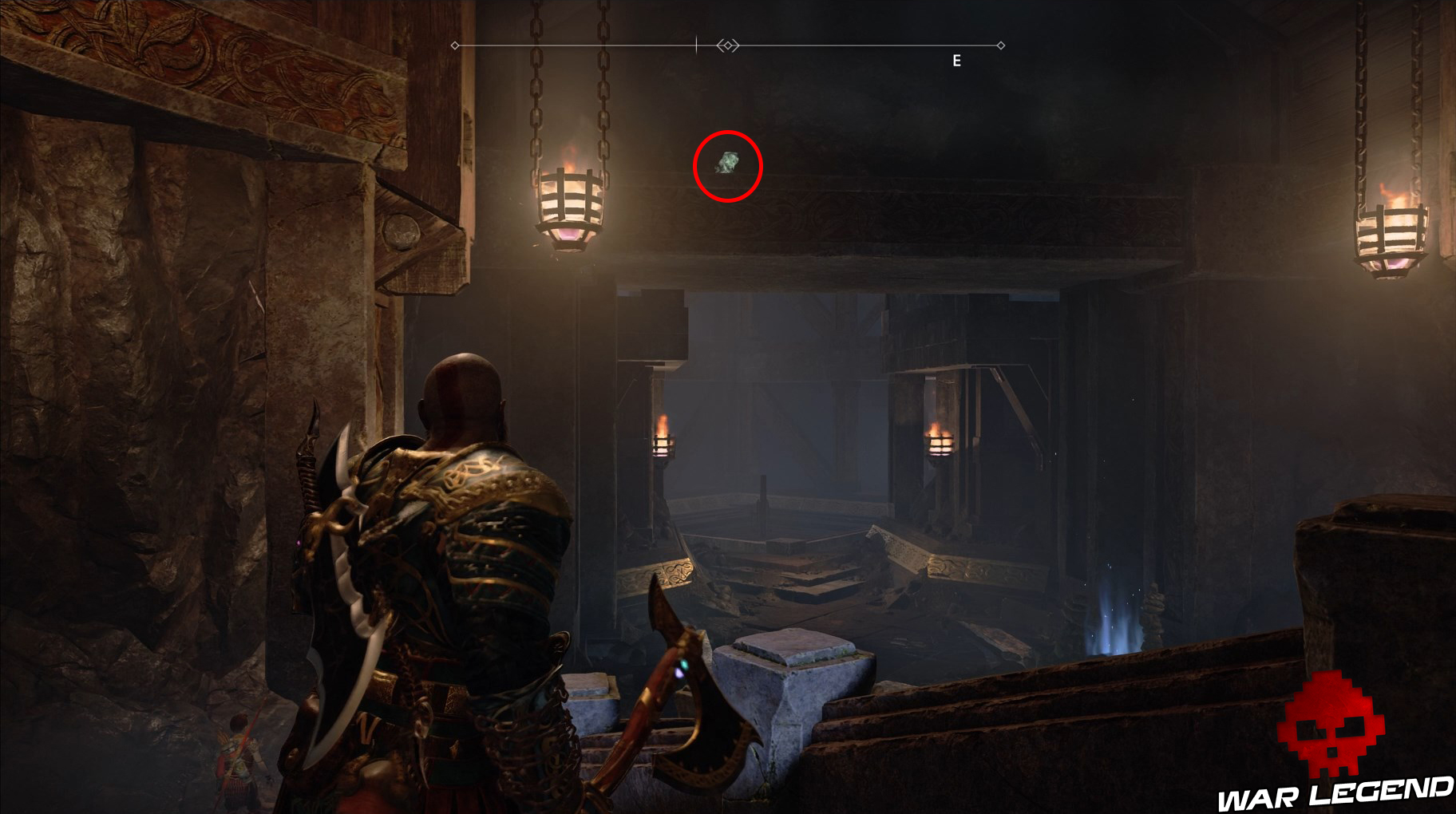The height and width of the screenshot is (814, 1456).
Task: Toggle the compass diamond marker at far left
Action: [455, 45]
